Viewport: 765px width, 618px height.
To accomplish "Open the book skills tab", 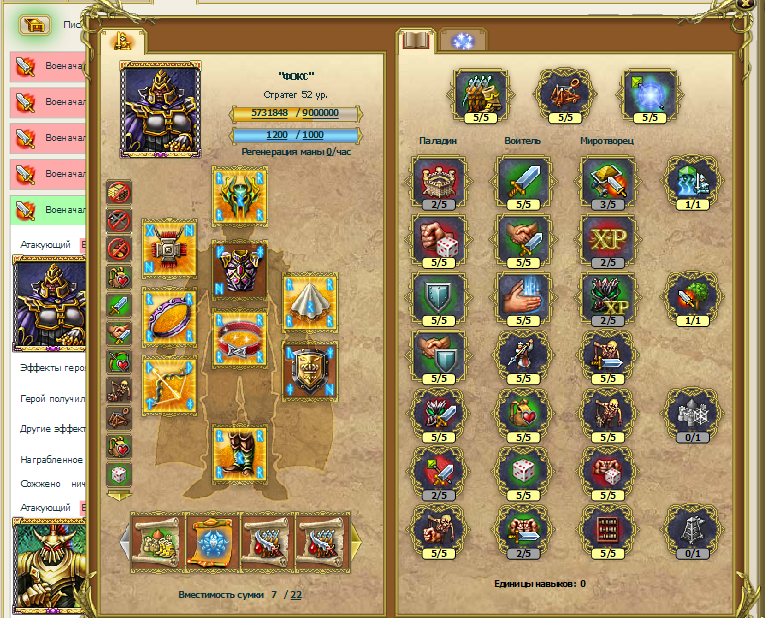I will tap(415, 41).
